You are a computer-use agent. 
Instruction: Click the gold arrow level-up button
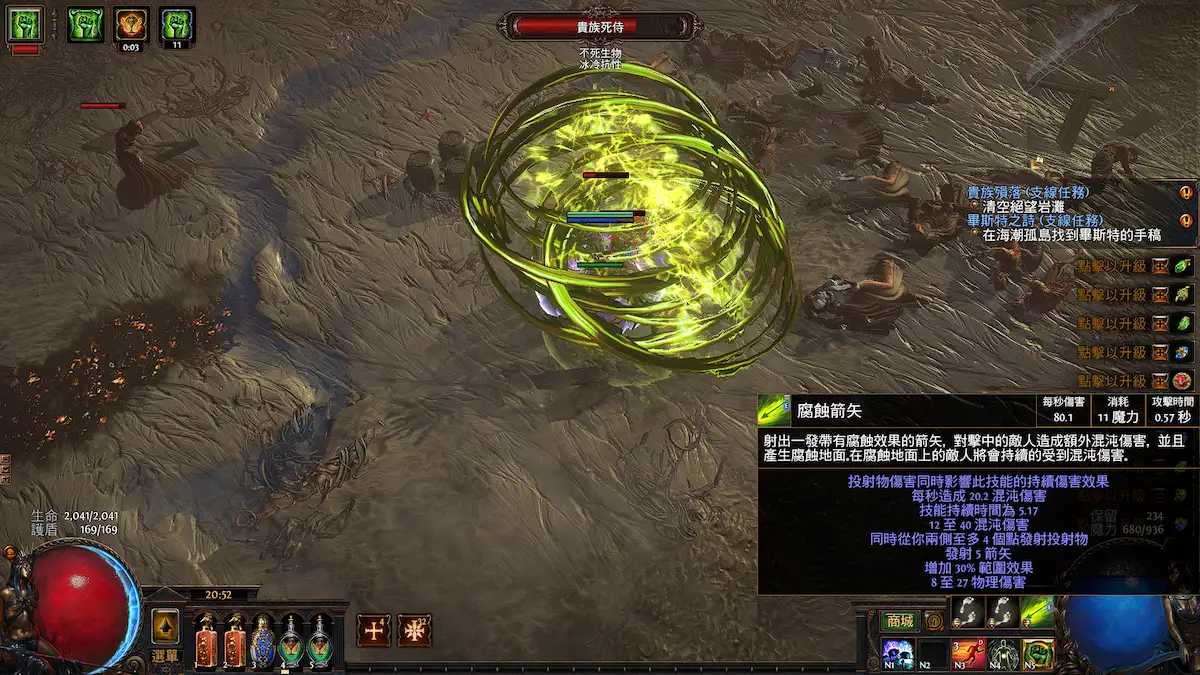tap(165, 626)
